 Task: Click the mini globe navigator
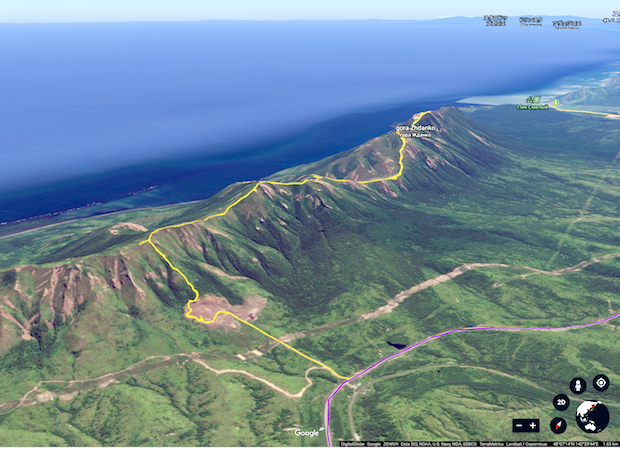[592, 416]
